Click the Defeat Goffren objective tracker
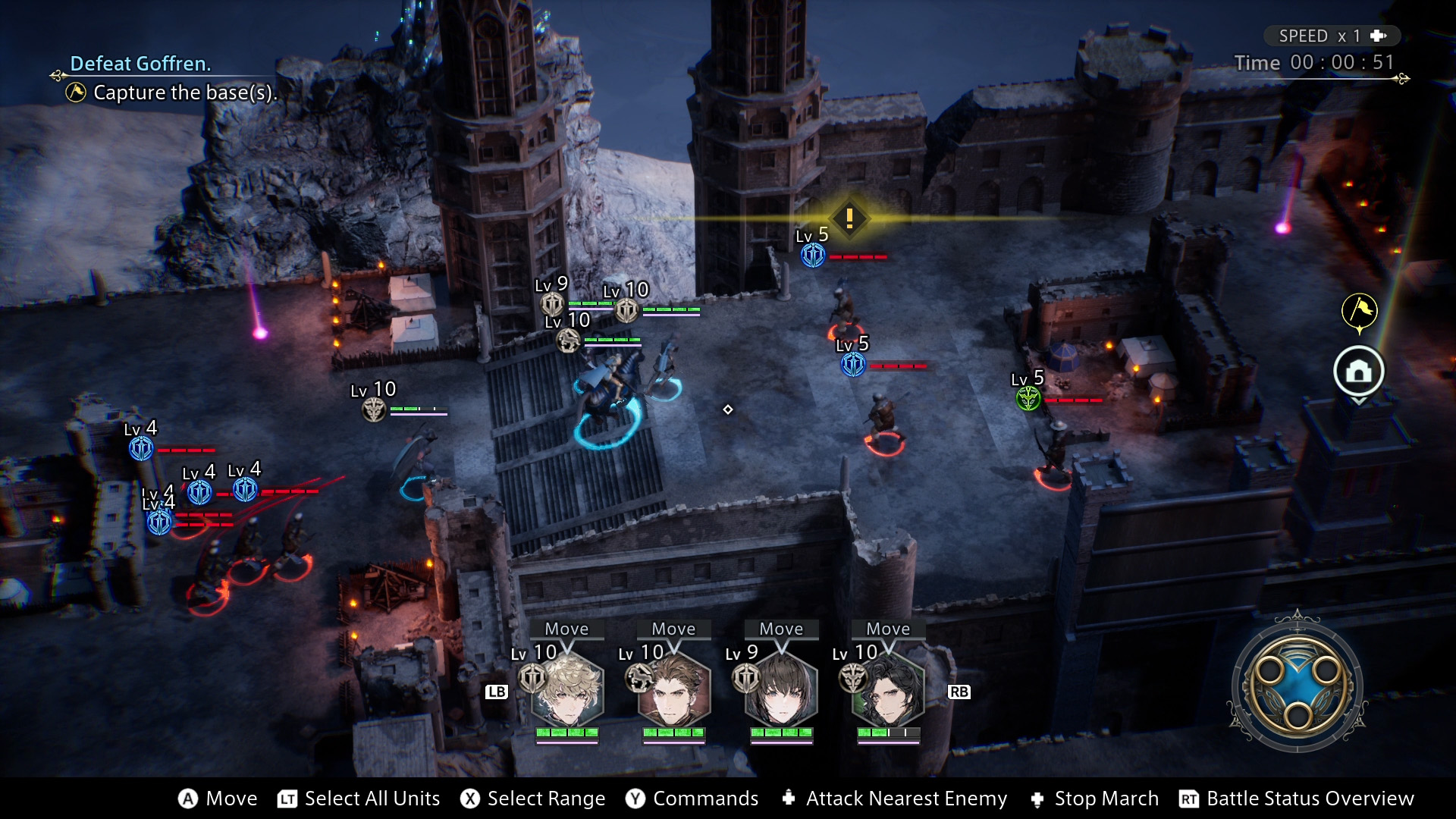Image resolution: width=1456 pixels, height=819 pixels. [141, 64]
